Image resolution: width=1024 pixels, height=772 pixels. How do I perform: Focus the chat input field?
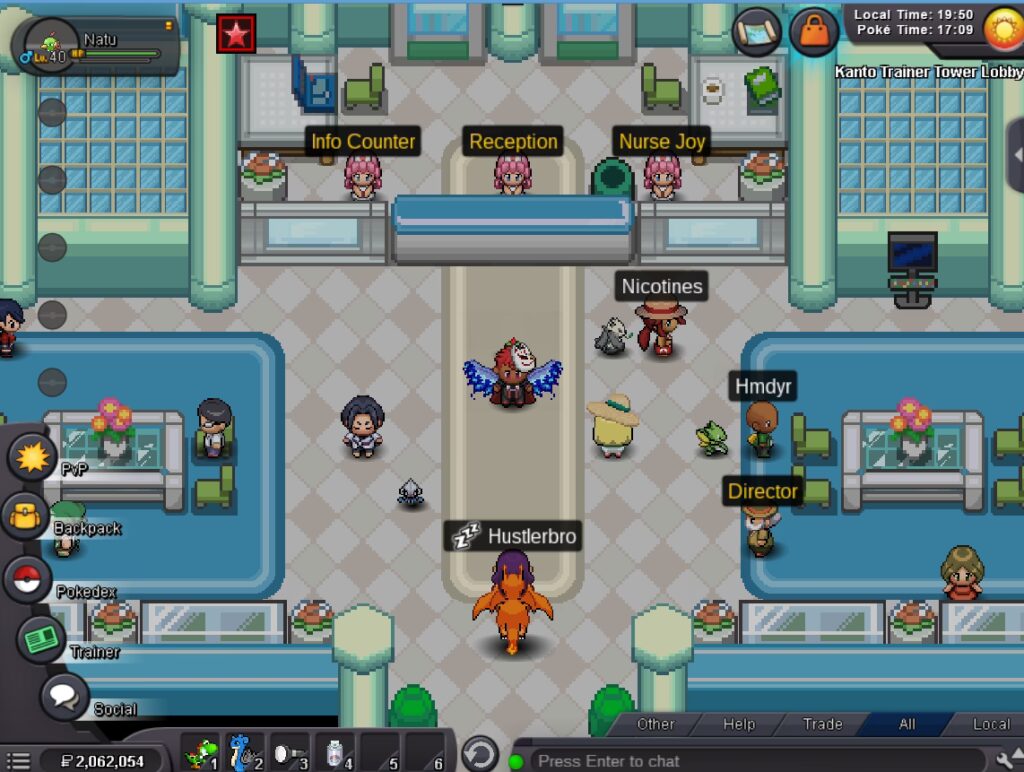(750, 761)
